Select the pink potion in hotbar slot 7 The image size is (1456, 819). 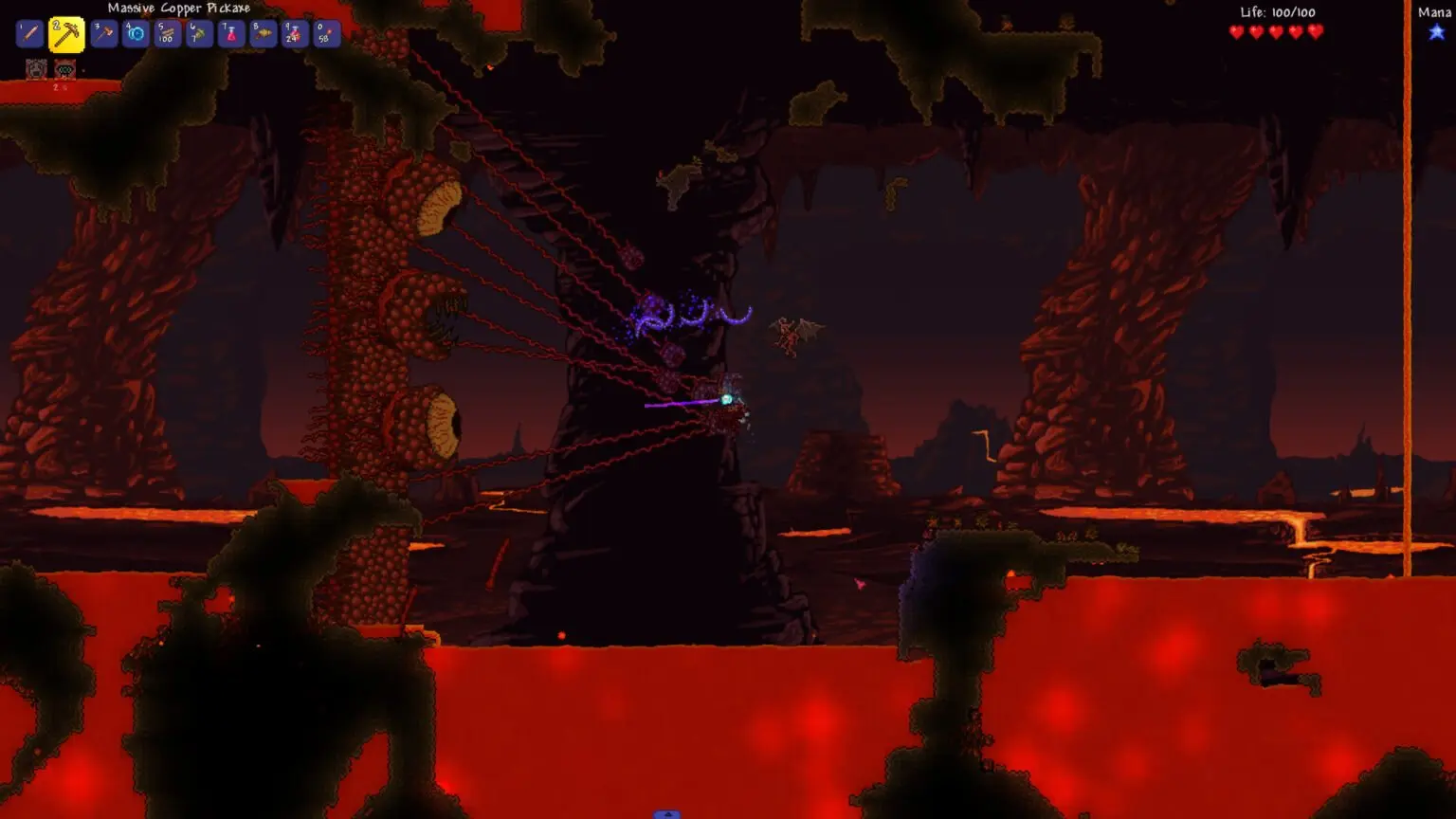[x=230, y=33]
